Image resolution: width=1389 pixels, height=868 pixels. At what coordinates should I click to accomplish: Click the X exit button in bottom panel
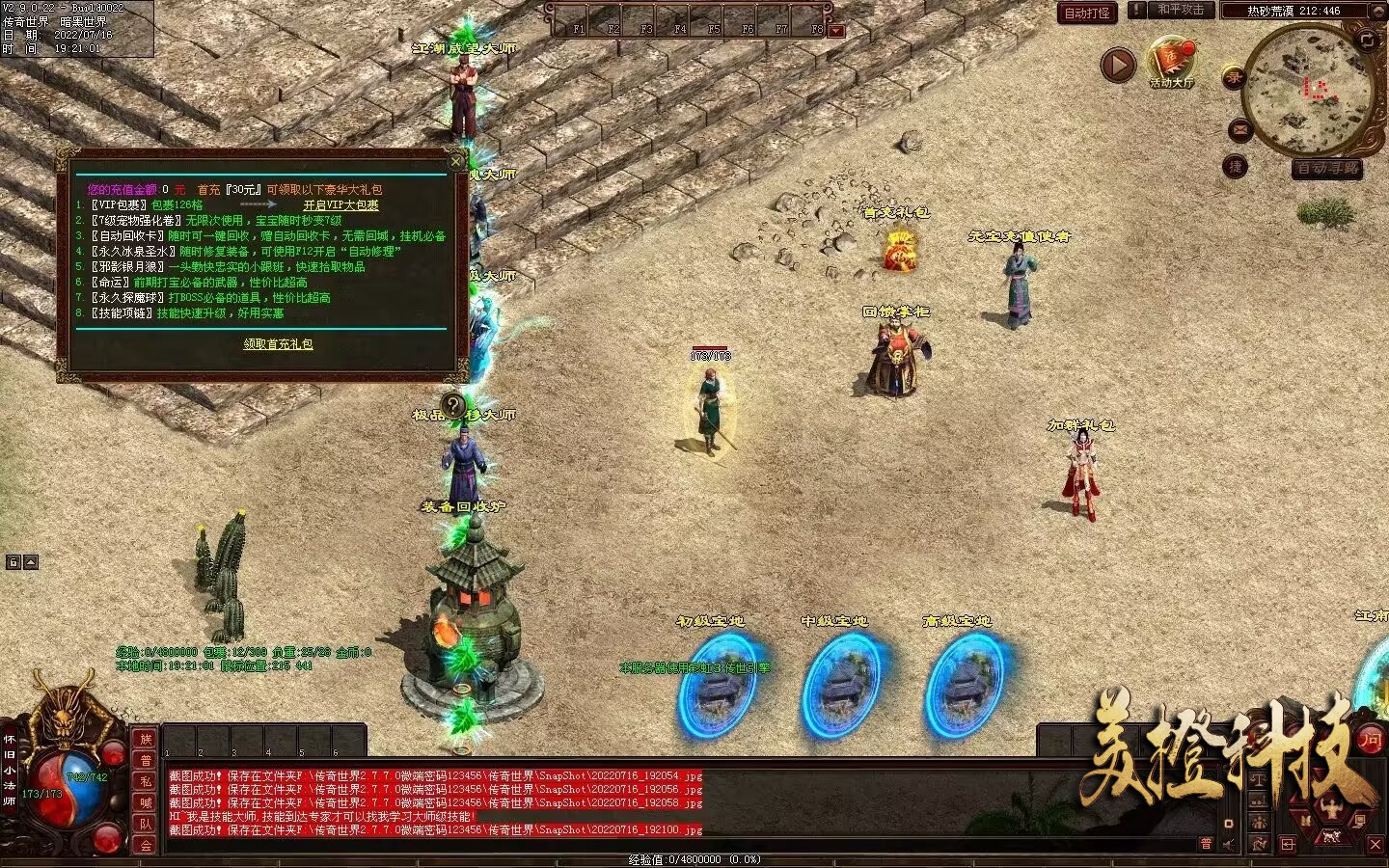pos(1375,845)
